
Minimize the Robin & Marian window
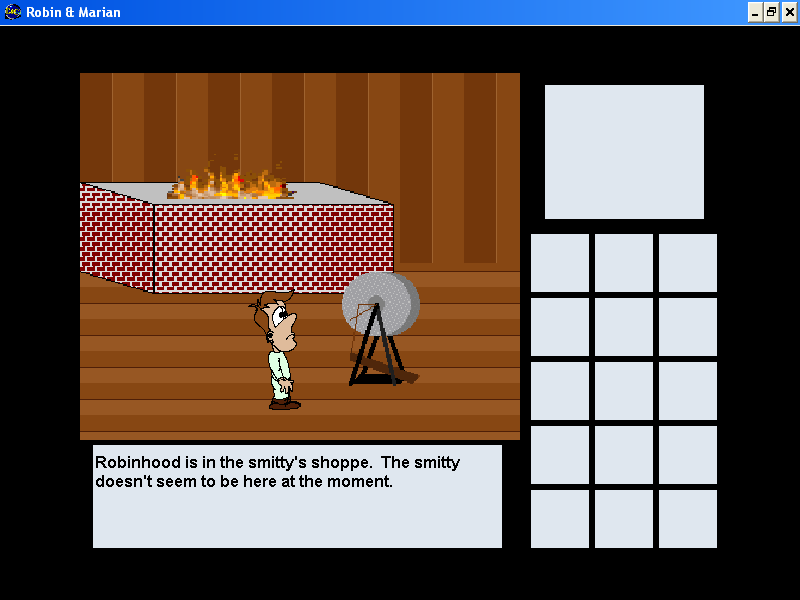[755, 12]
